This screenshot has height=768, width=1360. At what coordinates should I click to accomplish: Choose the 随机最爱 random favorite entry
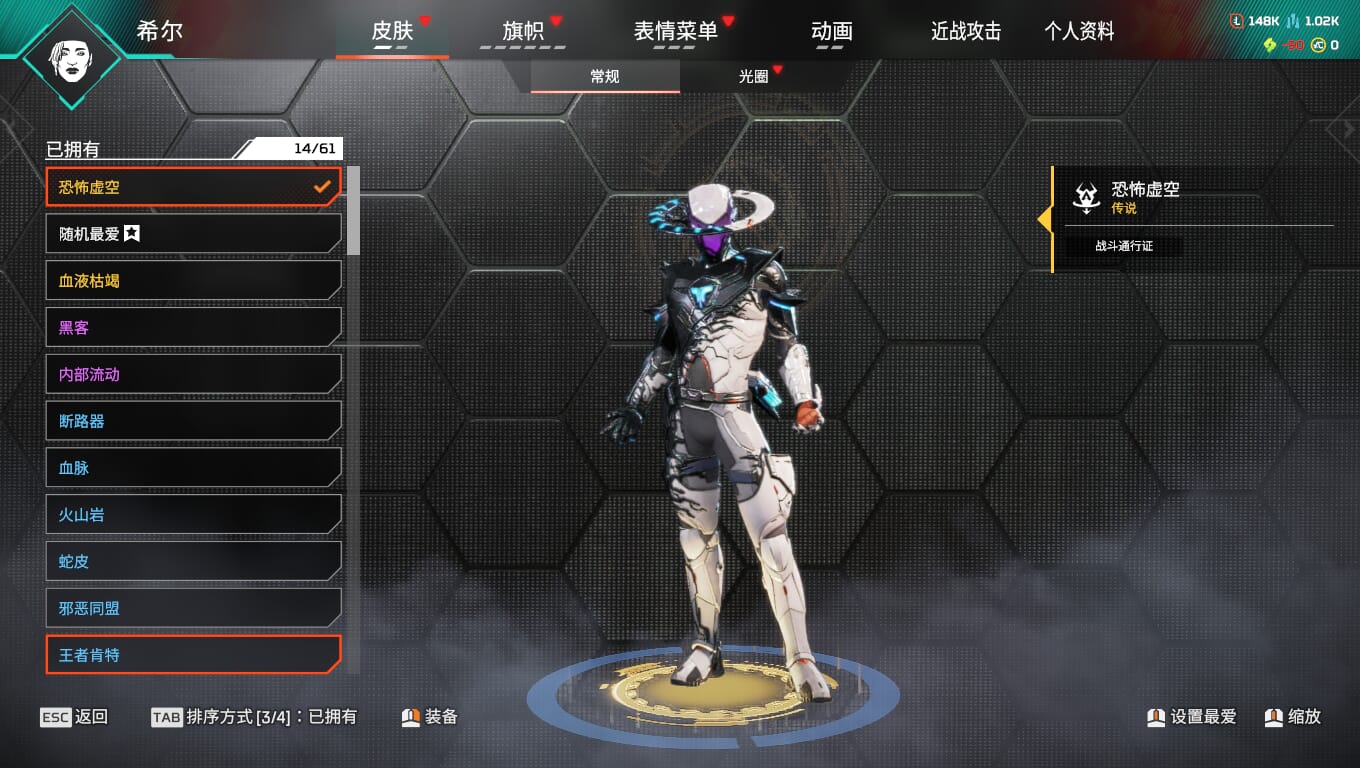tap(193, 234)
